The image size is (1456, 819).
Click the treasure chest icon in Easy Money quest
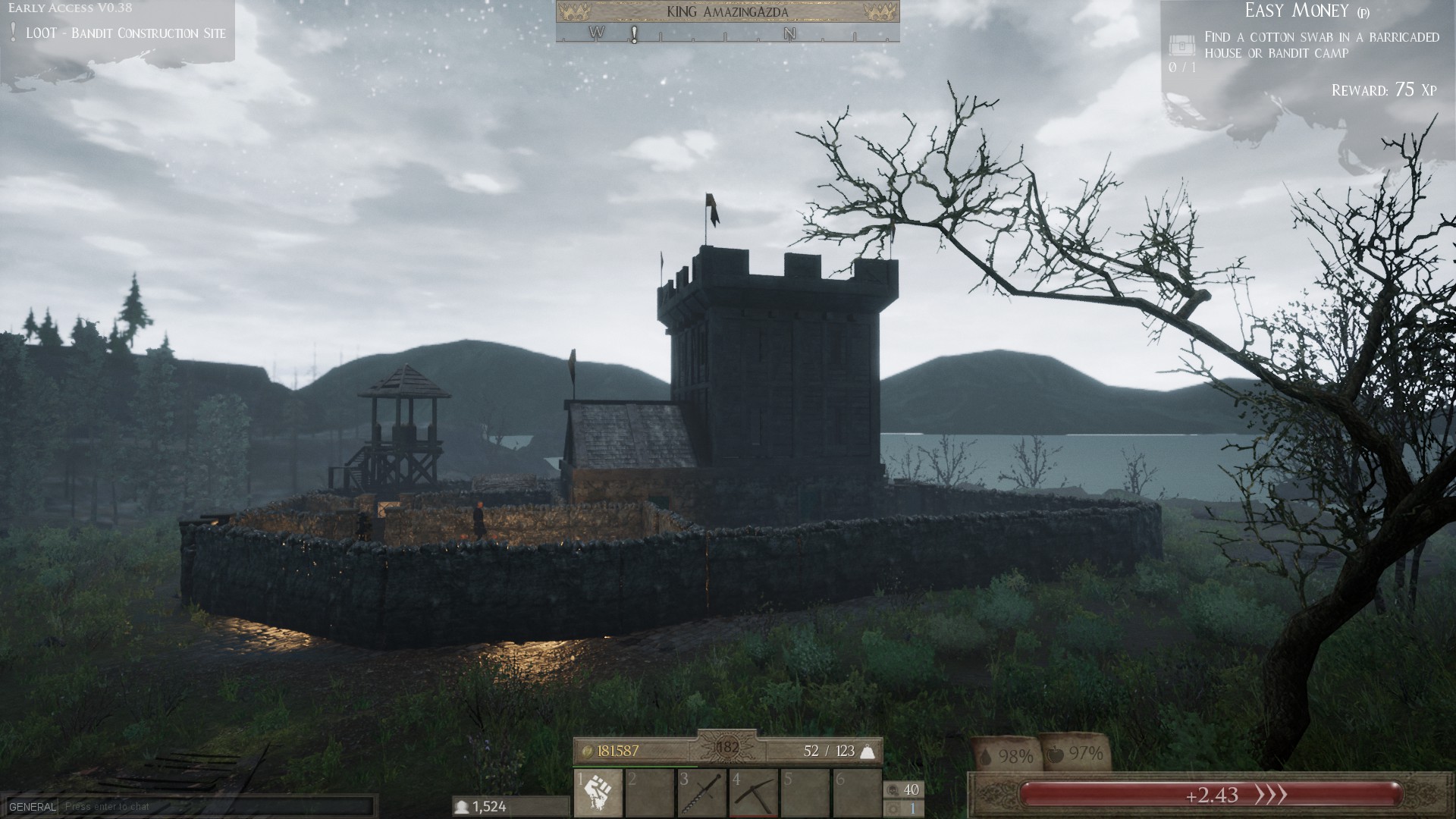coord(1181,45)
